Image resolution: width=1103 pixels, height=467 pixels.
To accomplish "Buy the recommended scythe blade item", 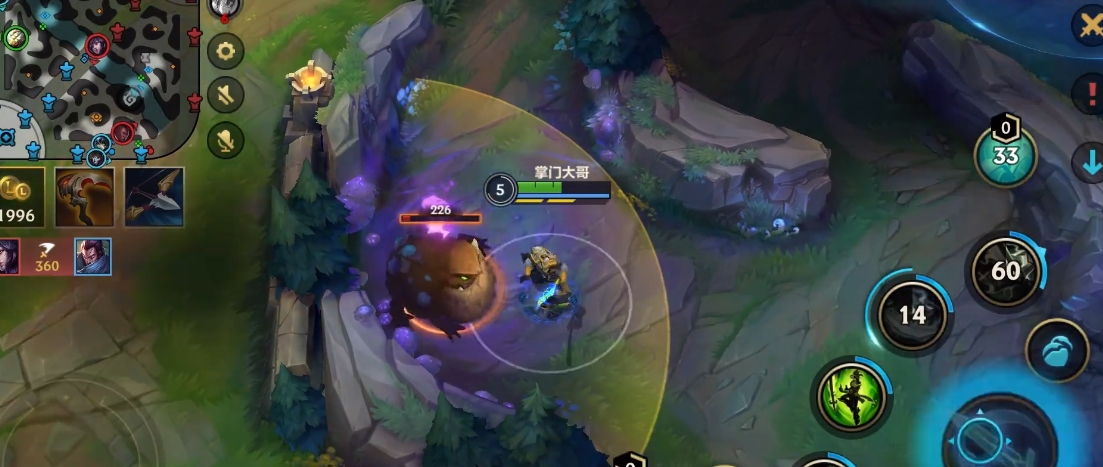I will 85,198.
